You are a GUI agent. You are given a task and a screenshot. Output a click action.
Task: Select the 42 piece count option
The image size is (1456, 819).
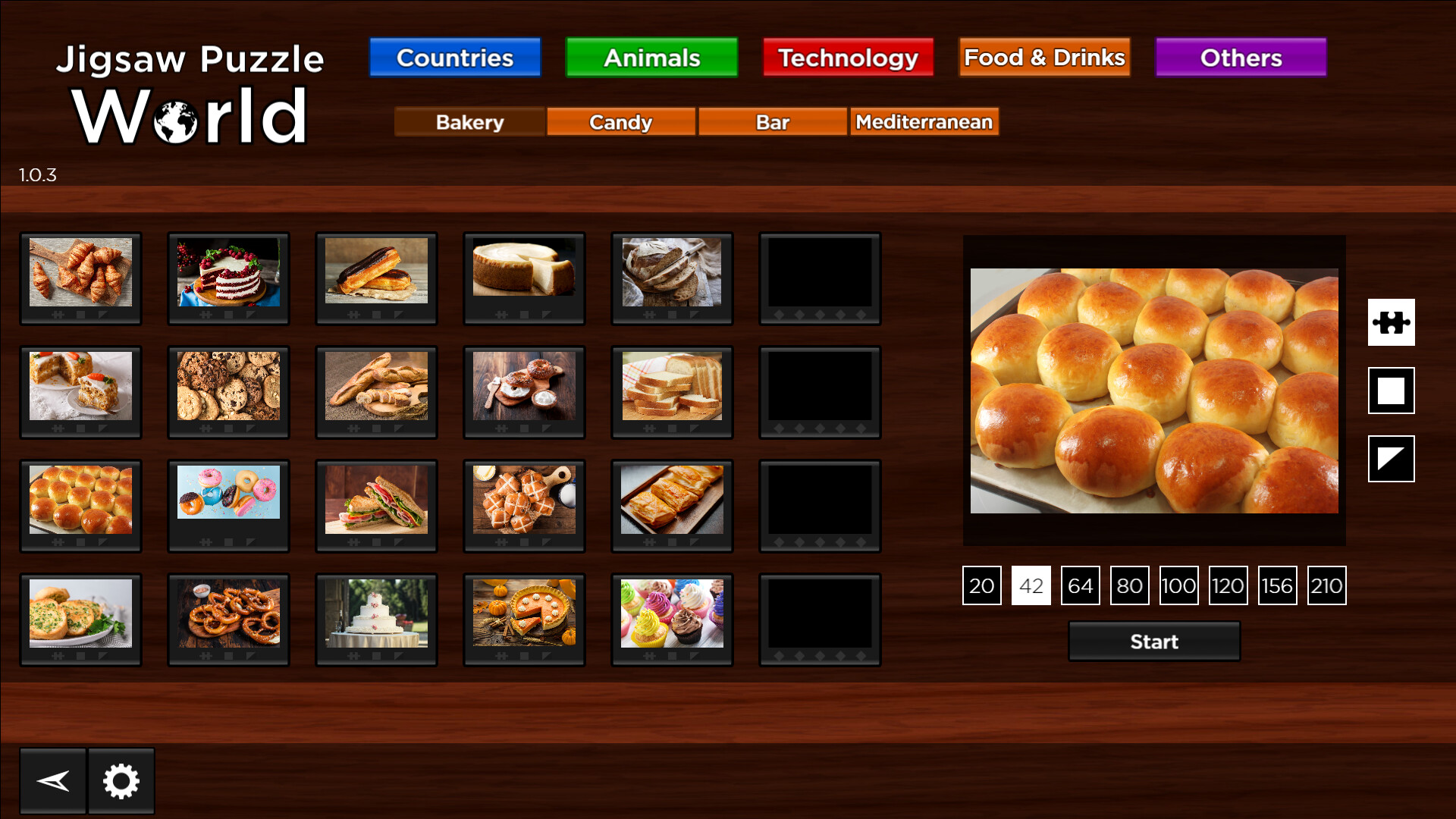(x=1031, y=585)
